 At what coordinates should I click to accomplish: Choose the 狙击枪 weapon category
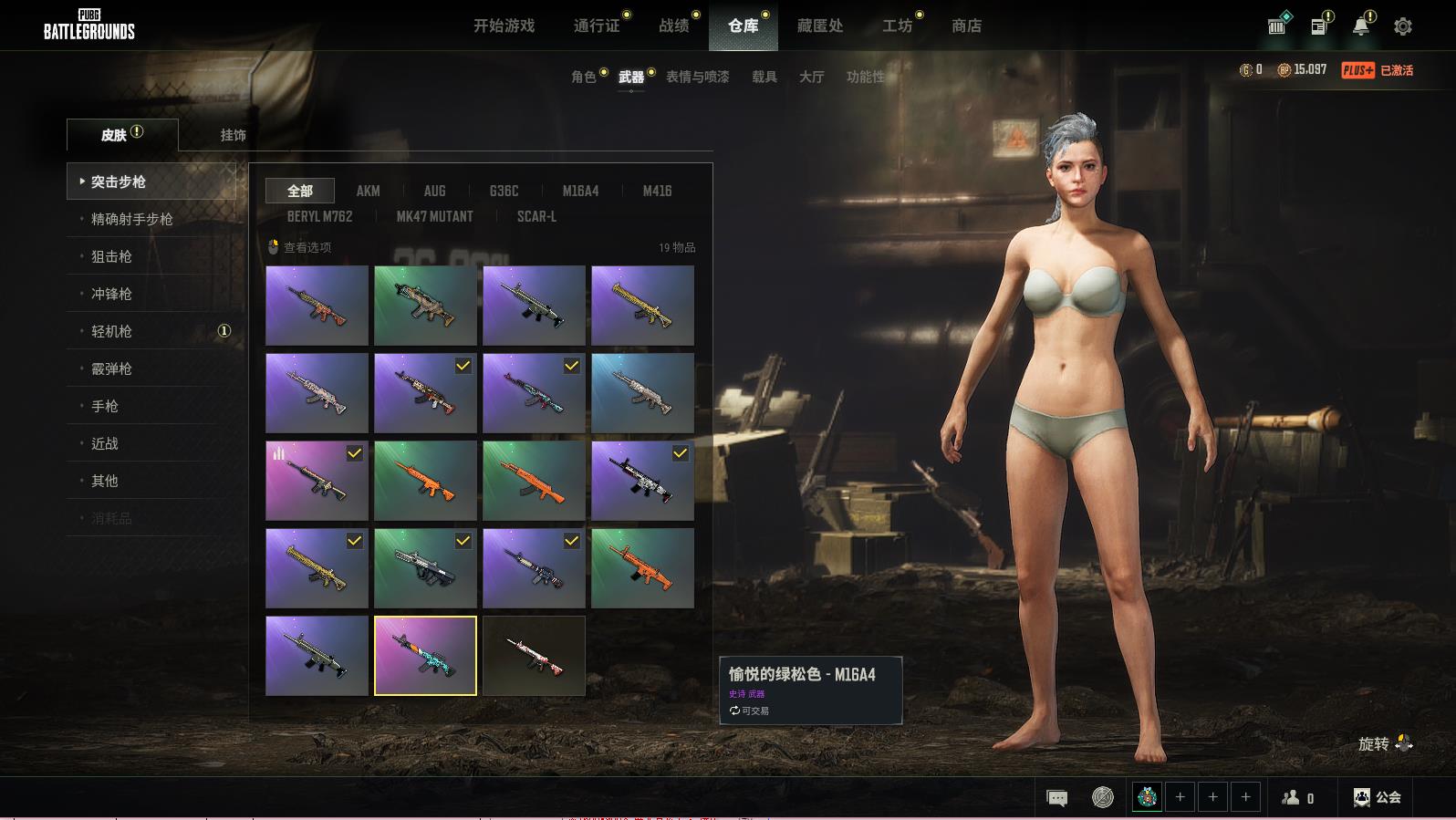[x=111, y=256]
